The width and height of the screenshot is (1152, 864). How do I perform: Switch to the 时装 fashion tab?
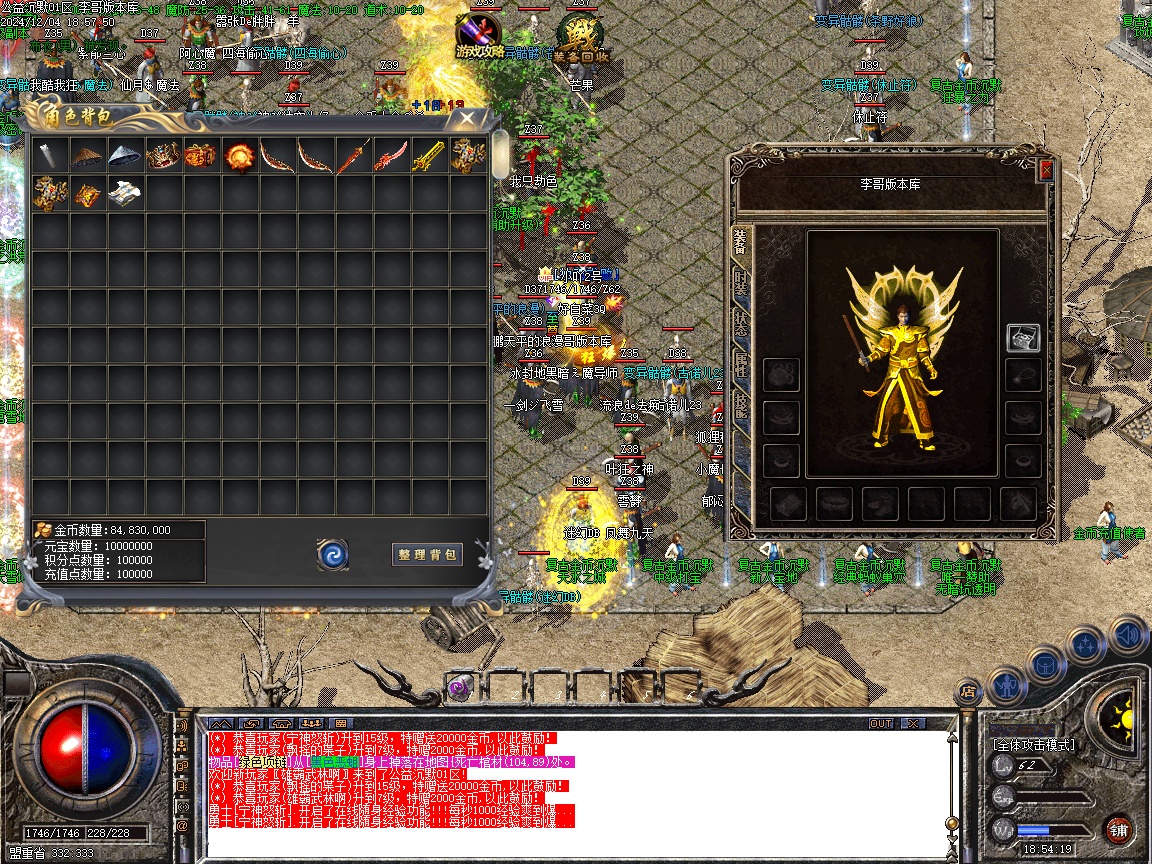(x=741, y=285)
